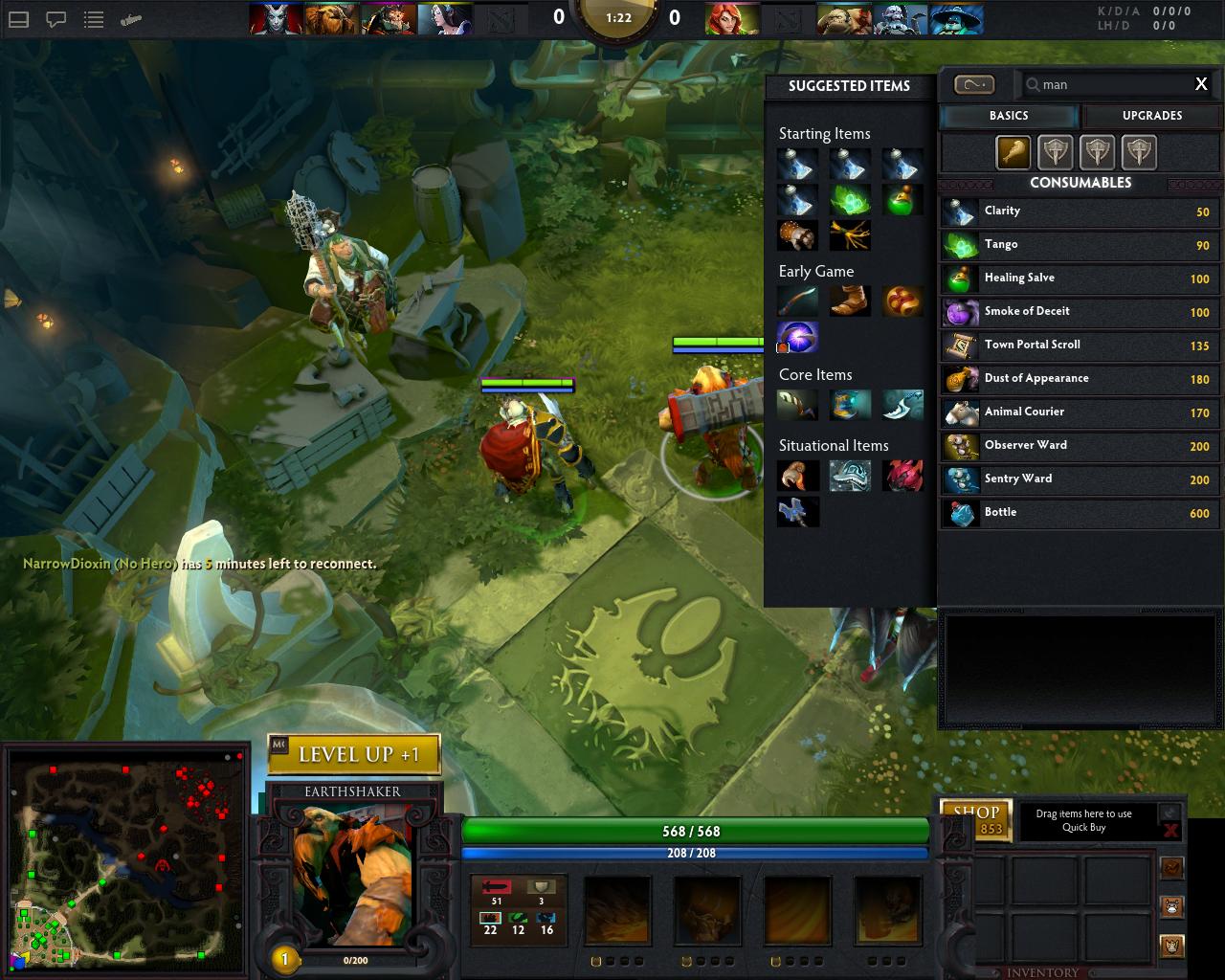Click the shop search field containing "man"

tap(1110, 84)
